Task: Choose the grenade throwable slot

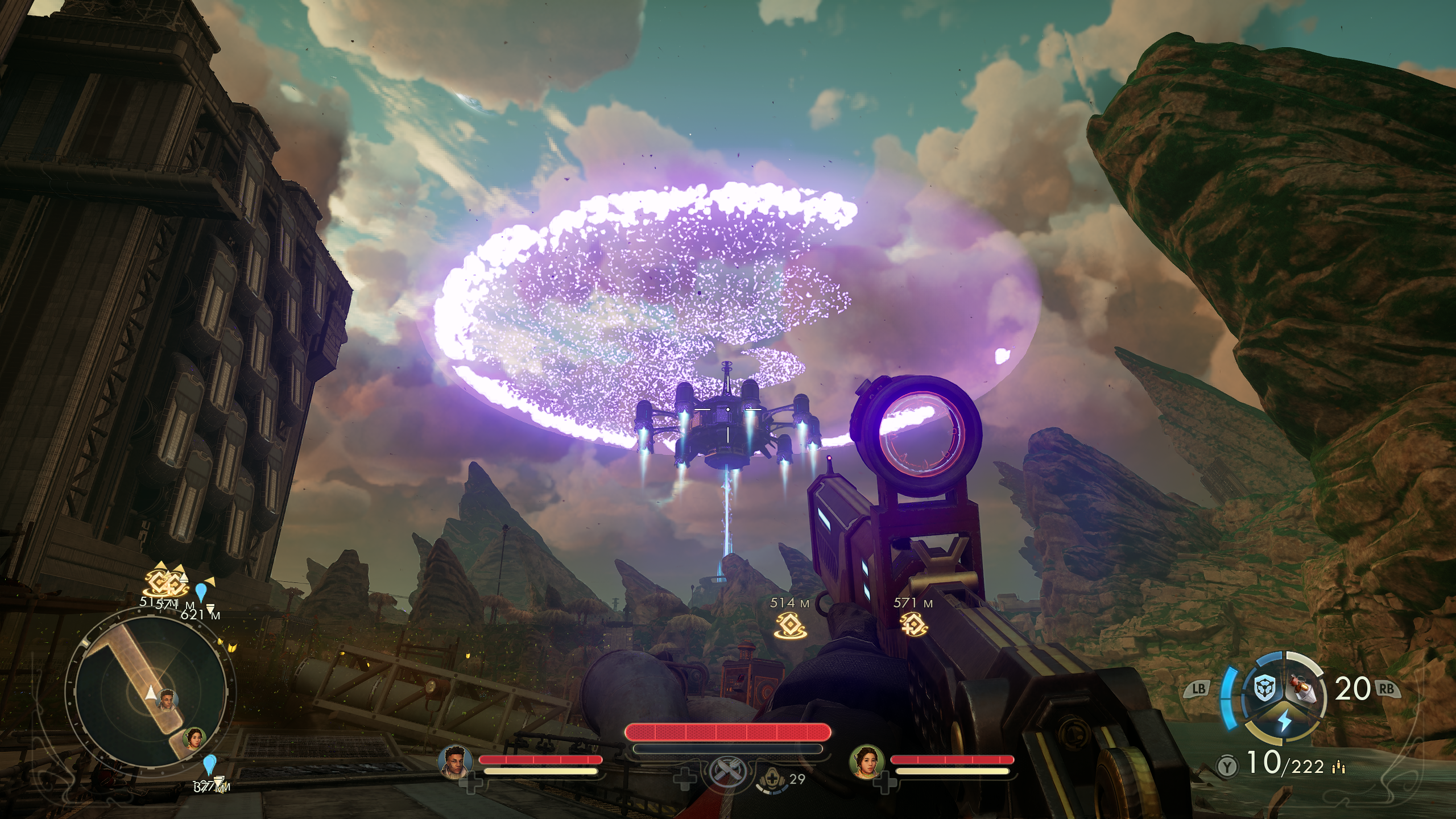Action: click(1304, 689)
